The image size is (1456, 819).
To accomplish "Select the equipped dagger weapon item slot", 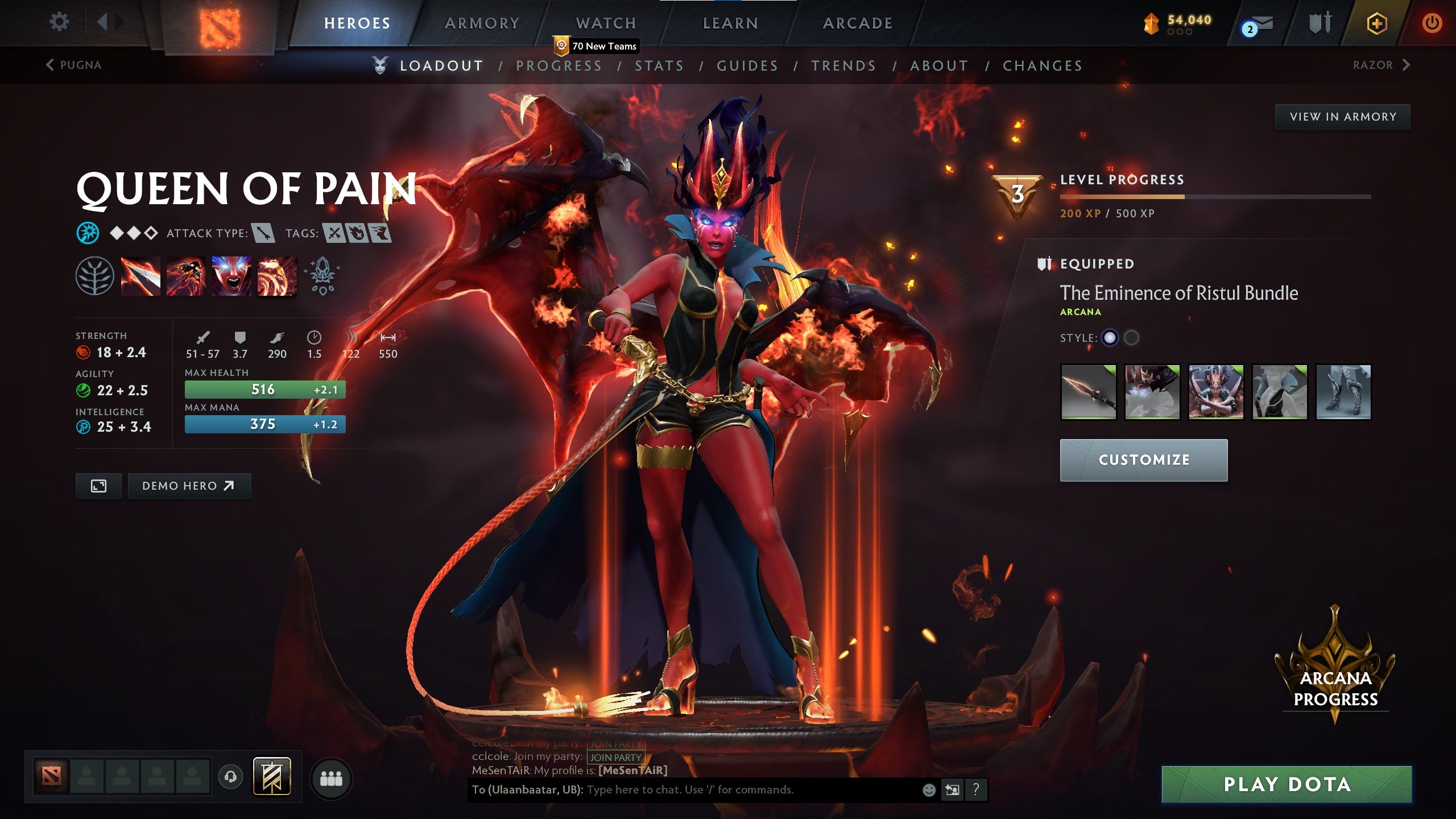I will [1089, 392].
